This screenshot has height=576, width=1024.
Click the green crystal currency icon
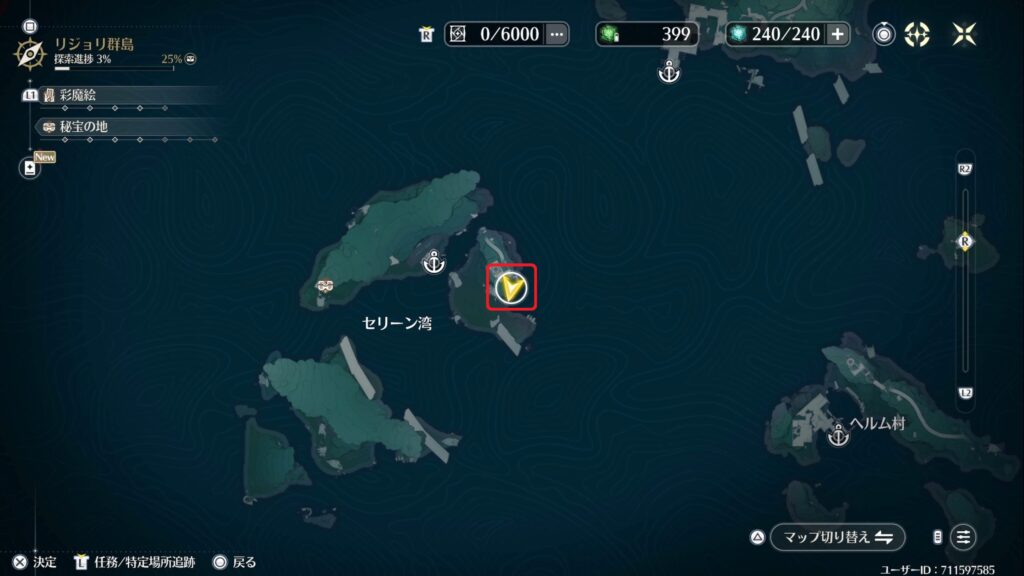(608, 34)
